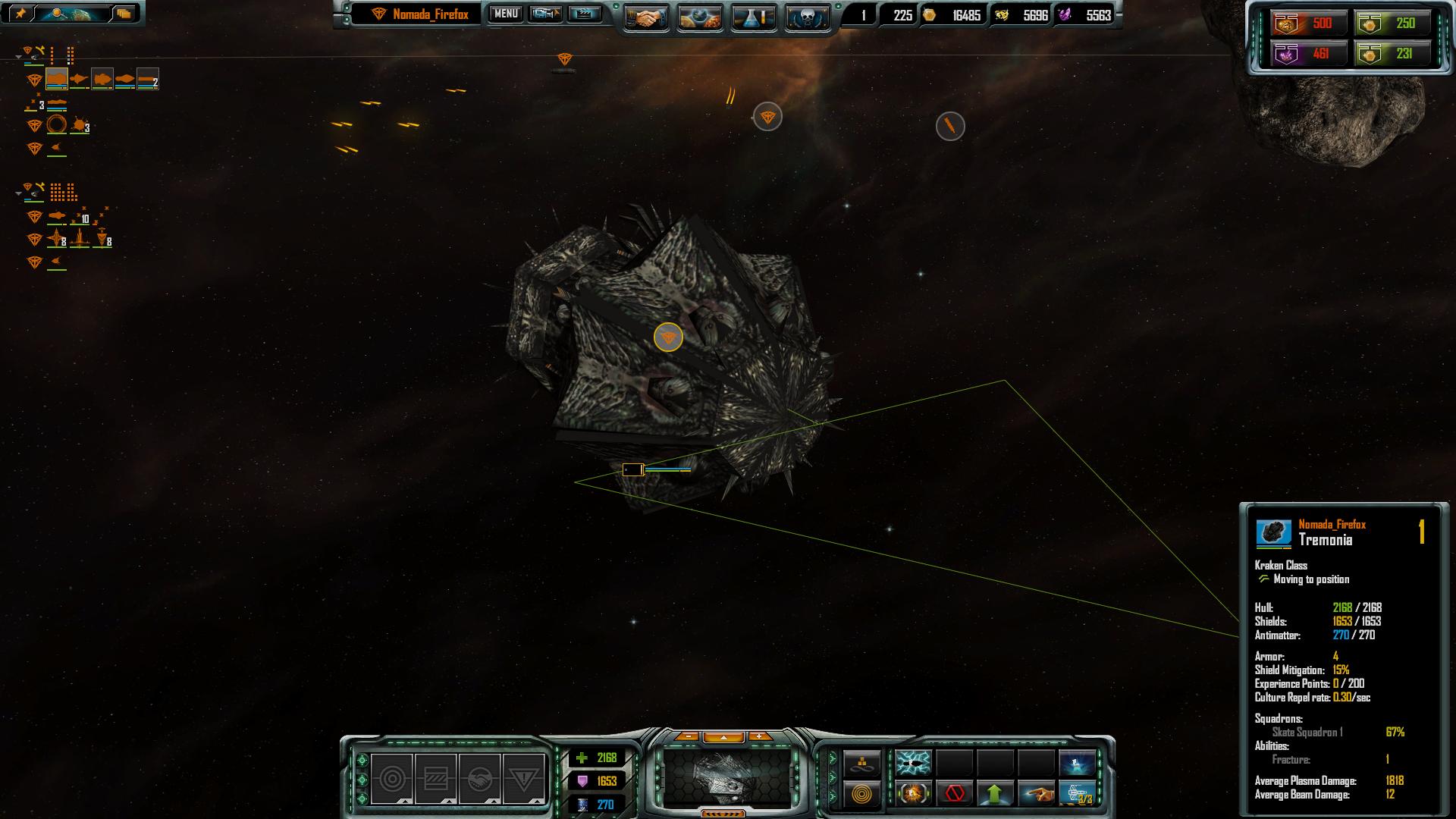Image resolution: width=1456 pixels, height=819 pixels.
Task: Select the ring-shaped structure icon in tree
Action: tap(57, 124)
